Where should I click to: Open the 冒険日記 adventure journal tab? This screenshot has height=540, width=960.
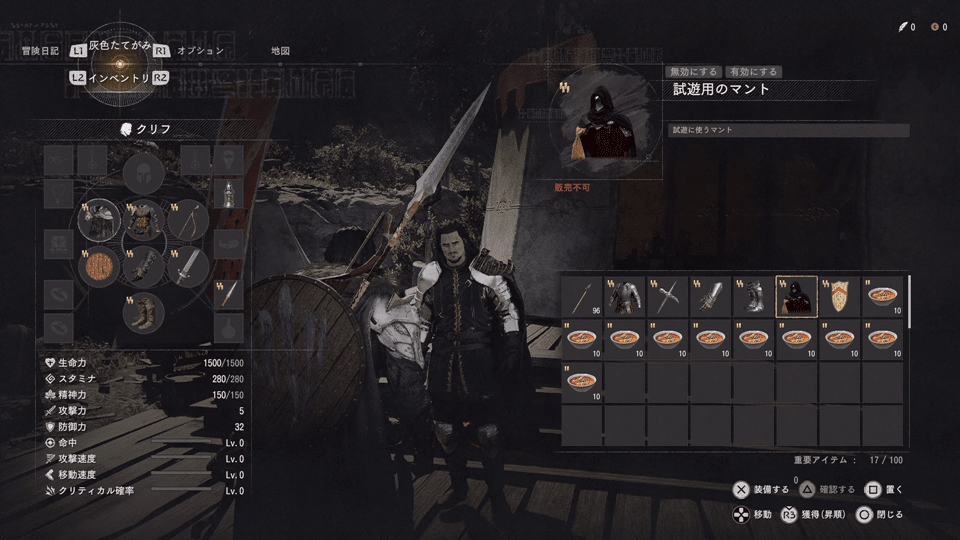pos(38,50)
